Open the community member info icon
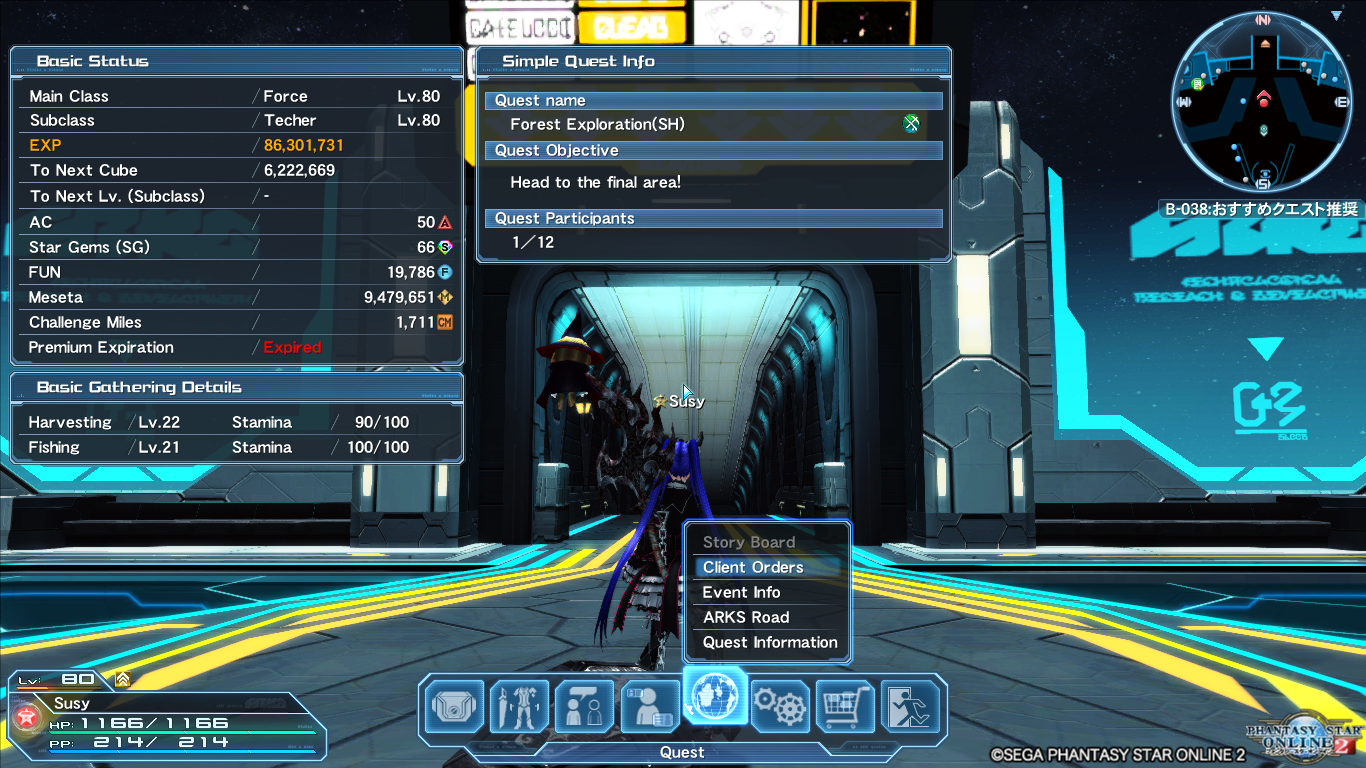This screenshot has width=1366, height=768. click(x=650, y=706)
